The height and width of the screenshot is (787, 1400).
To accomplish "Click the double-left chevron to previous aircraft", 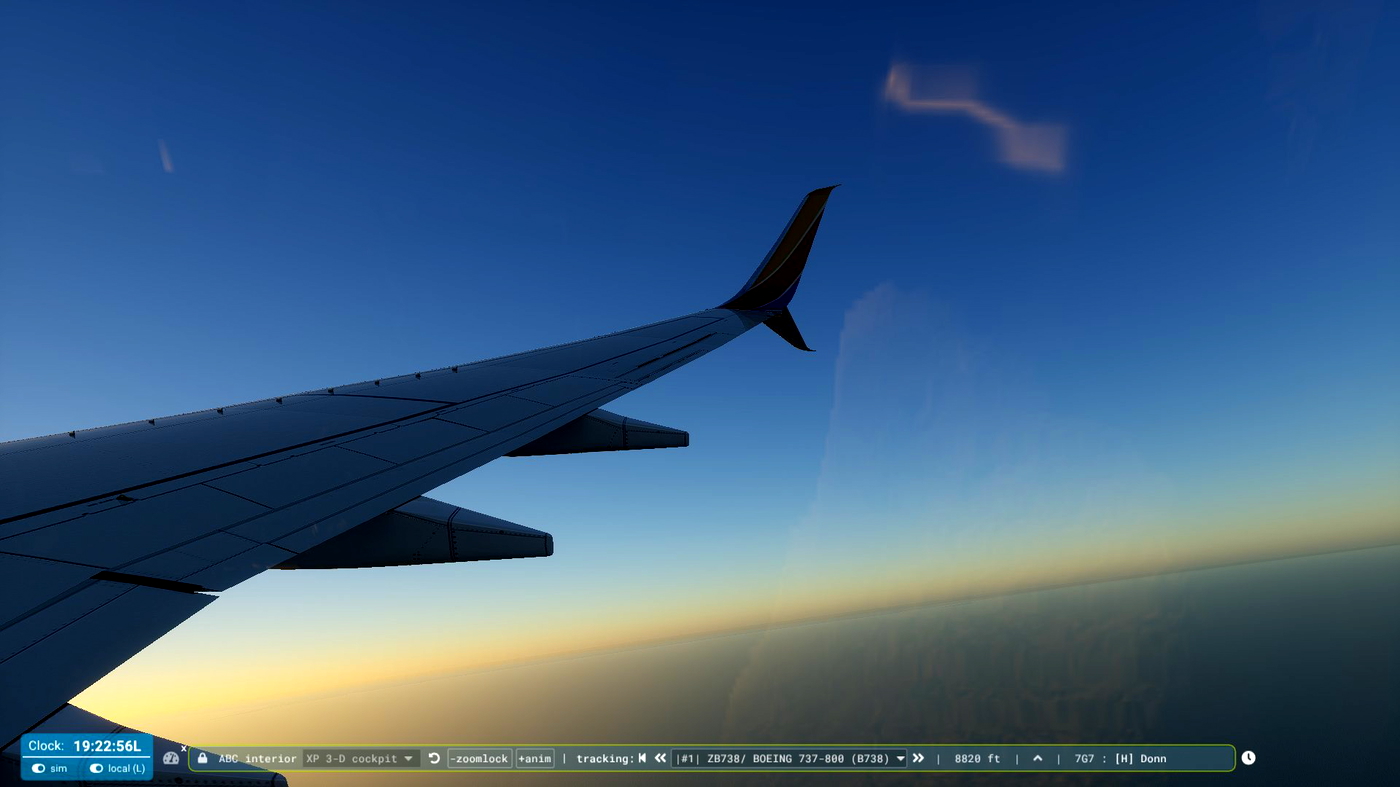I will 660,758.
